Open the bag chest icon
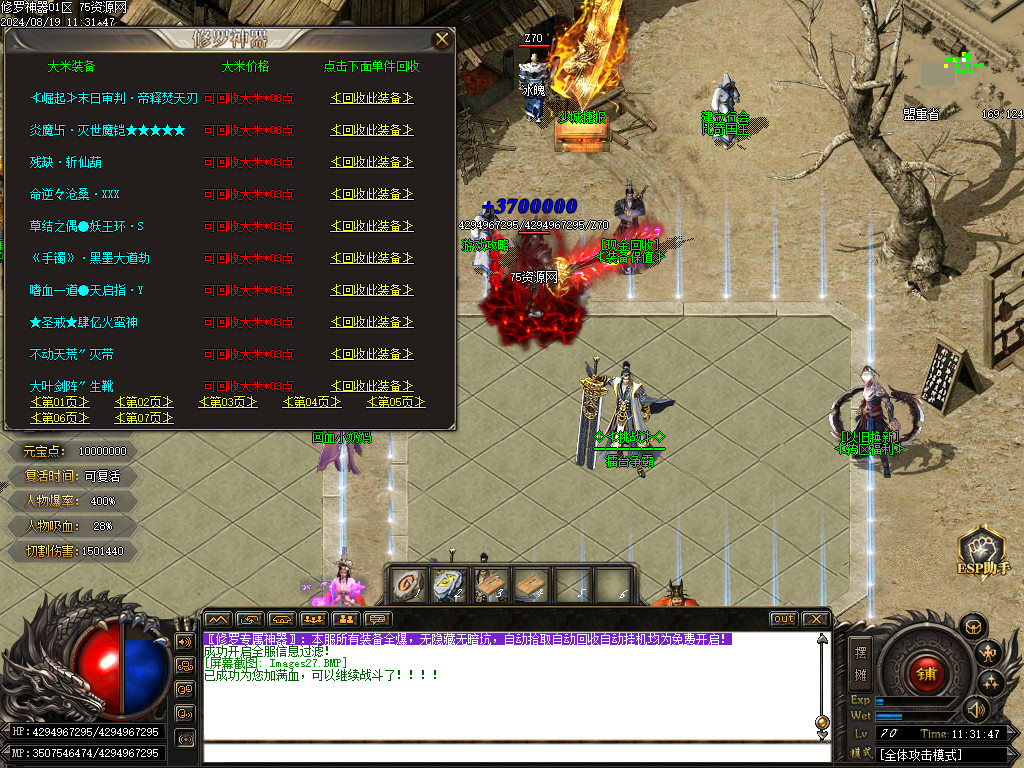Image resolution: width=1024 pixels, height=768 pixels. (972, 627)
